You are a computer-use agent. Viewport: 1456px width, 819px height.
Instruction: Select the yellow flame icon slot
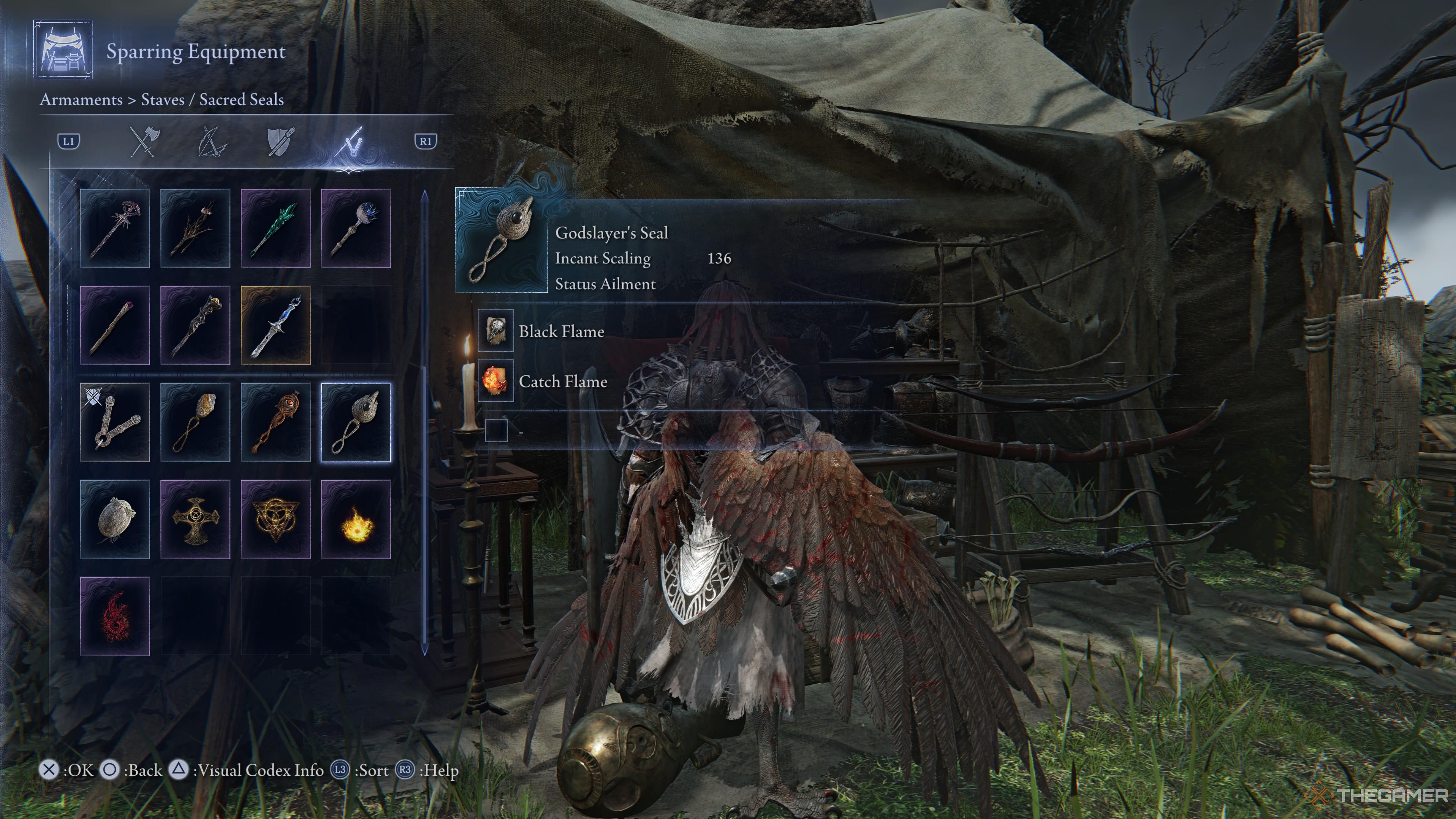point(356,519)
